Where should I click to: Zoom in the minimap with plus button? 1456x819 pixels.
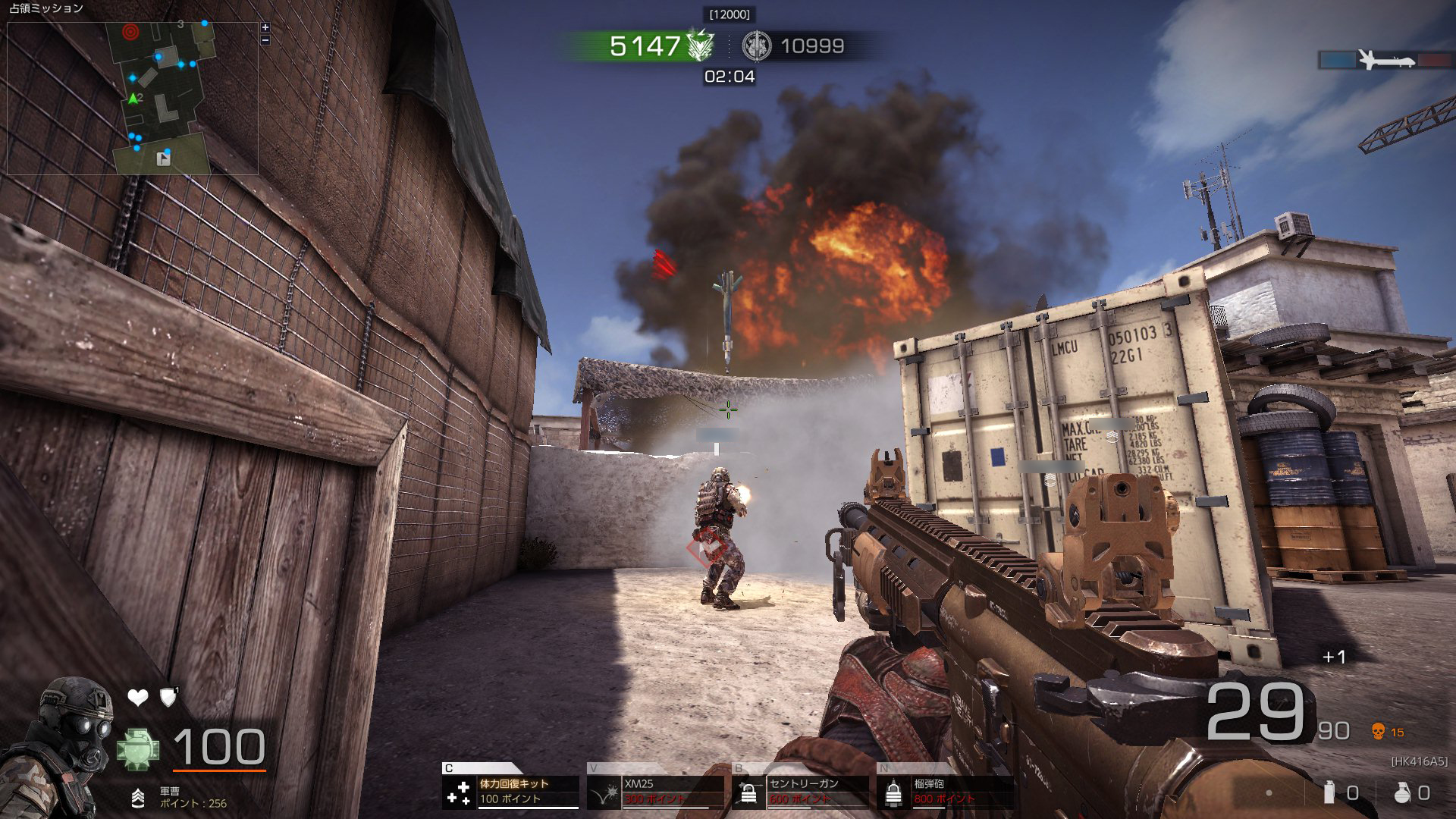[265, 28]
